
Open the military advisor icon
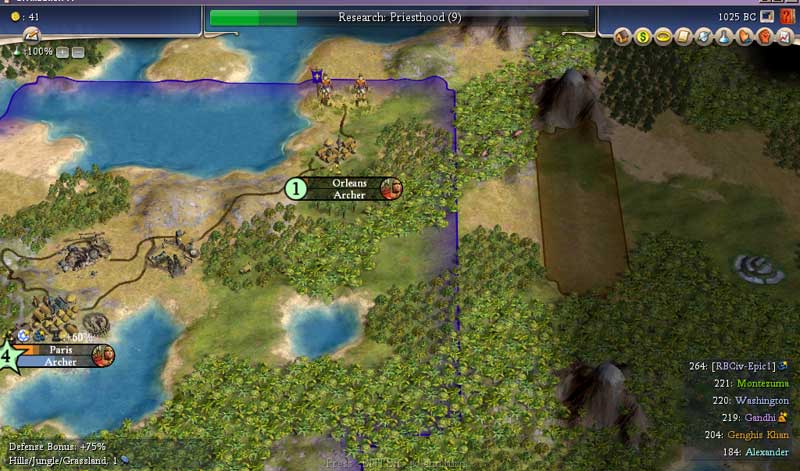coord(705,37)
